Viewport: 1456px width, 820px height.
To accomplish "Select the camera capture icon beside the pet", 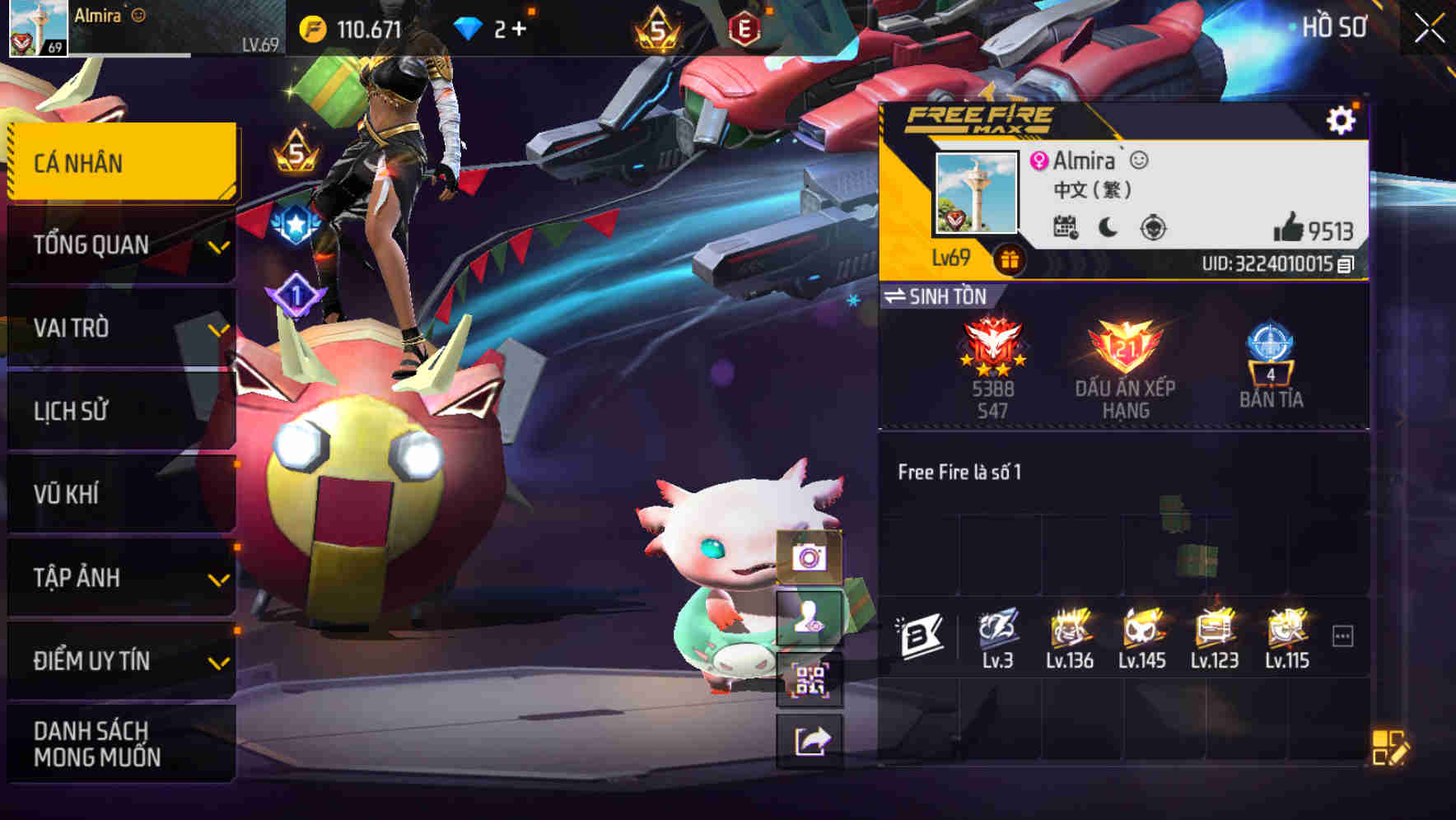I will (810, 558).
